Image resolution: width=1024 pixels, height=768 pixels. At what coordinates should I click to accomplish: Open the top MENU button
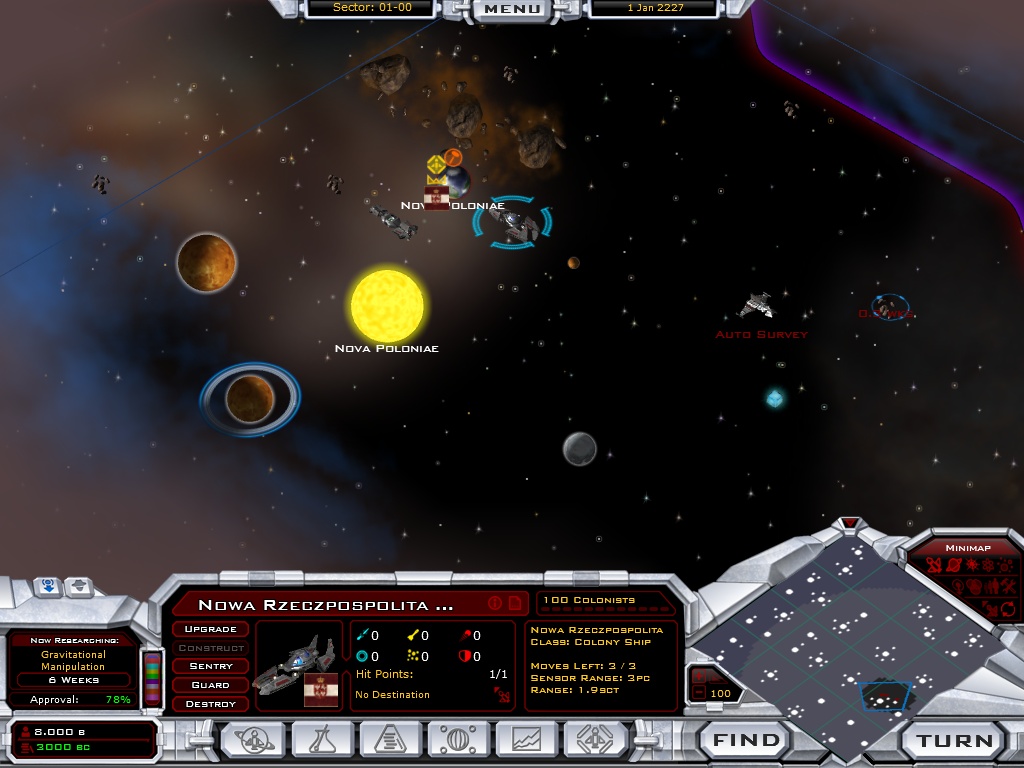coord(513,9)
